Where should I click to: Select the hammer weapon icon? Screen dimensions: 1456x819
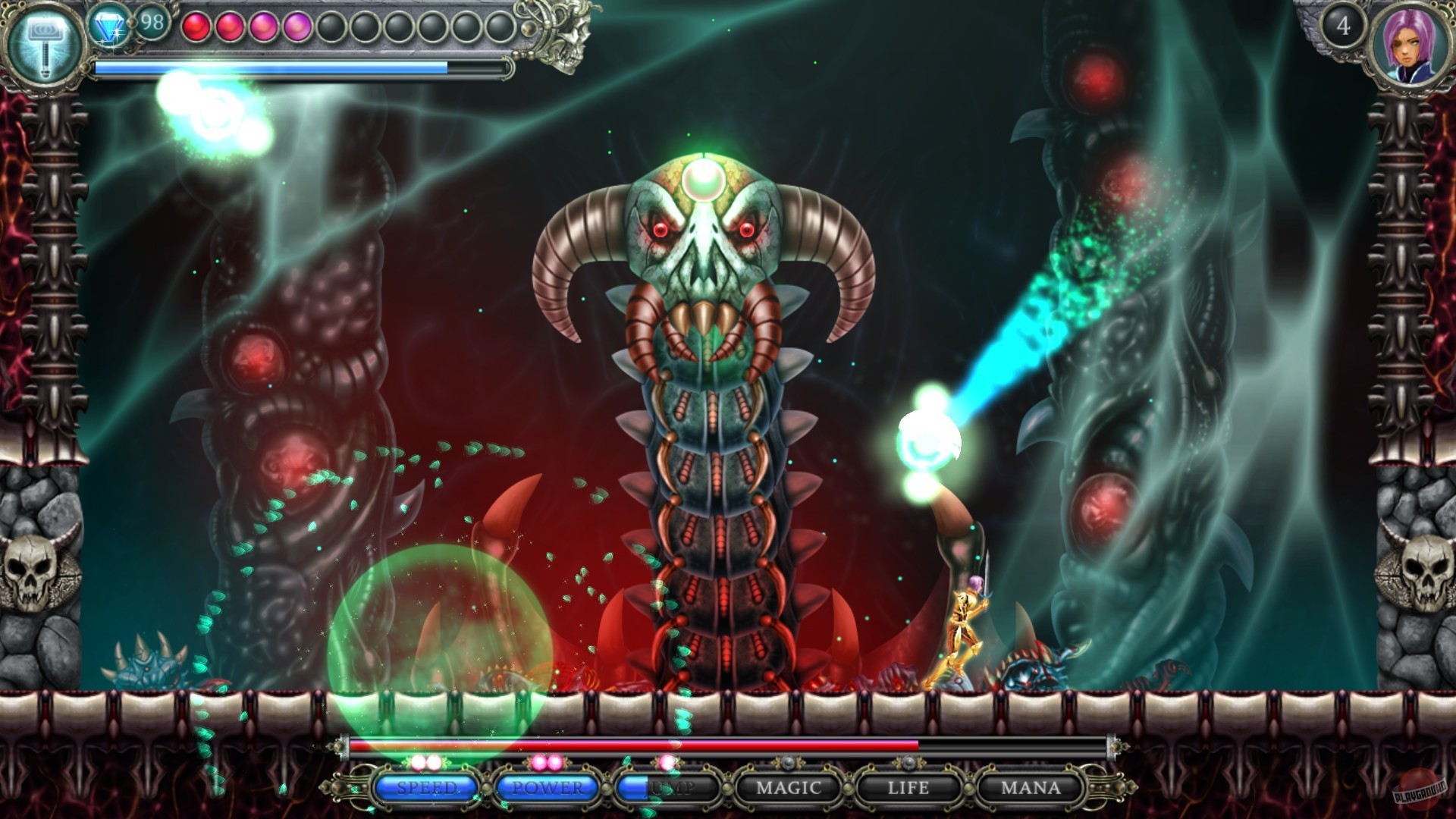42,42
